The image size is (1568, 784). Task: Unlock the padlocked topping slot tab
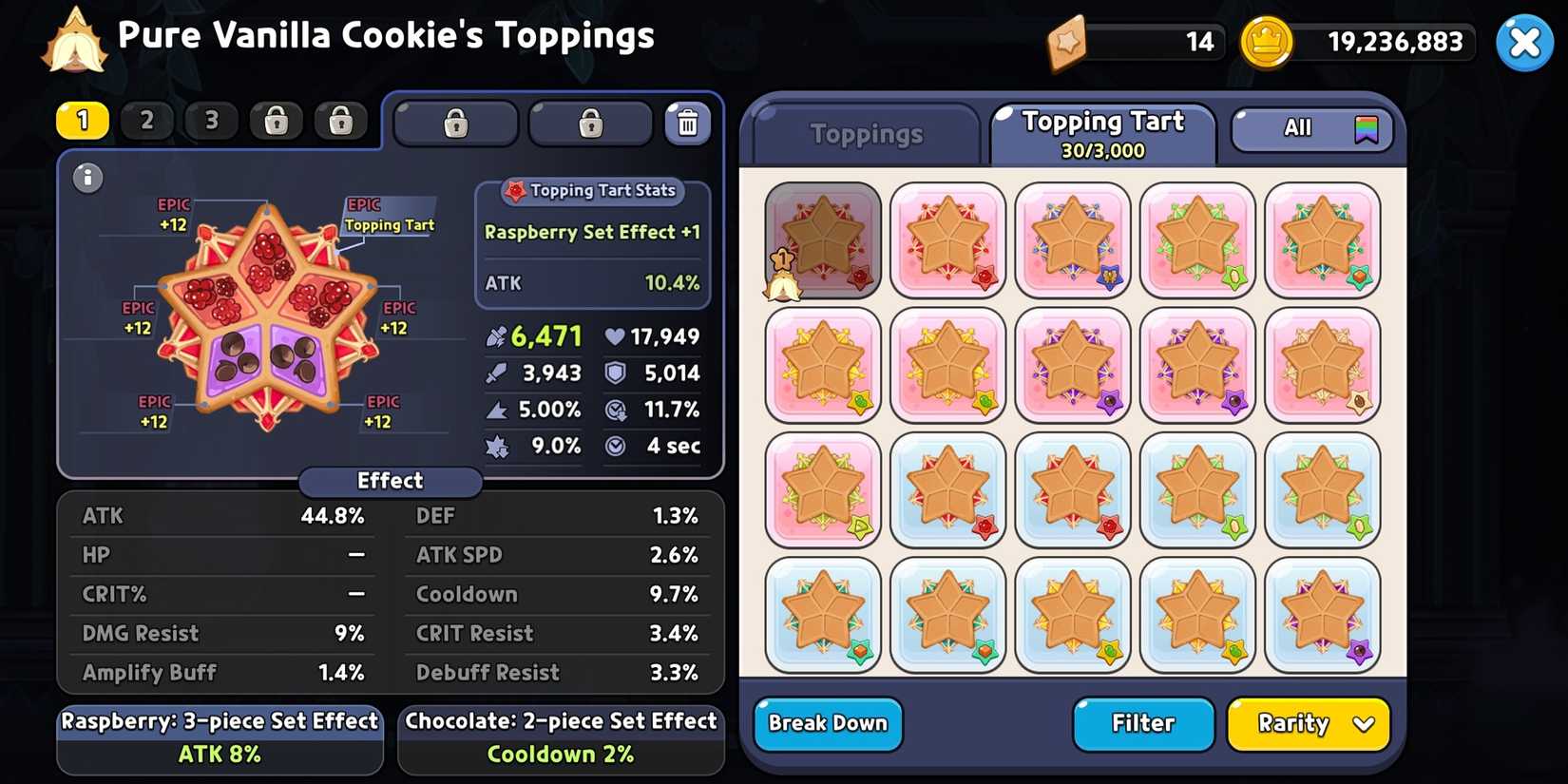coord(455,123)
